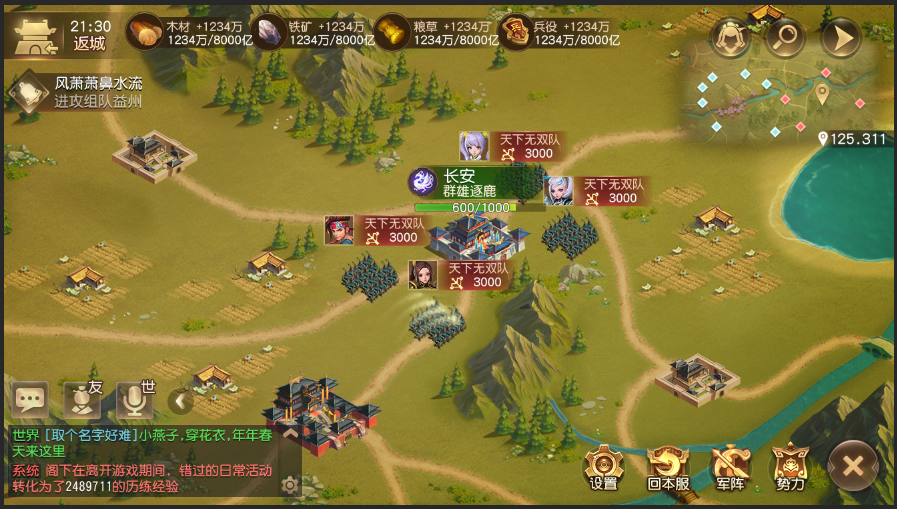Activate world voice microphone (世)
This screenshot has width=897, height=509.
coord(135,401)
